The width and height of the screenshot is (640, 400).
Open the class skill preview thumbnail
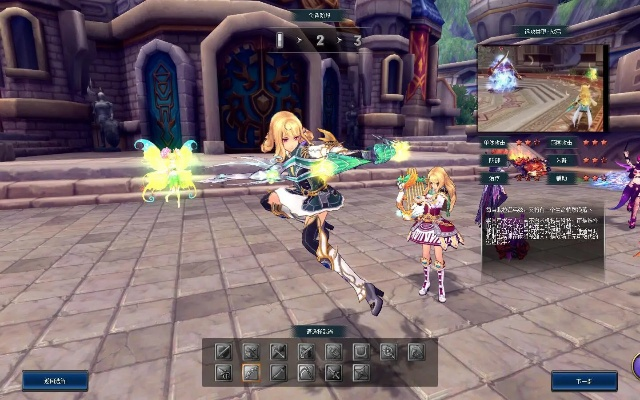coord(542,89)
